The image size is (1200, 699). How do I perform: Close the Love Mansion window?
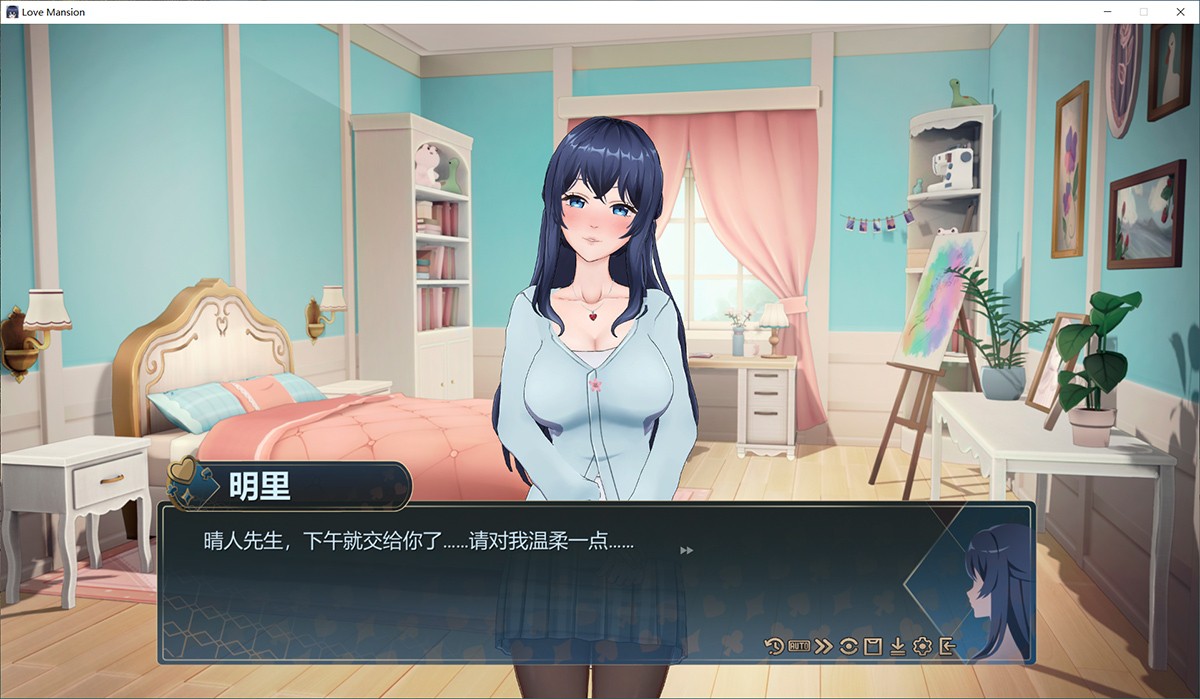tap(1177, 12)
